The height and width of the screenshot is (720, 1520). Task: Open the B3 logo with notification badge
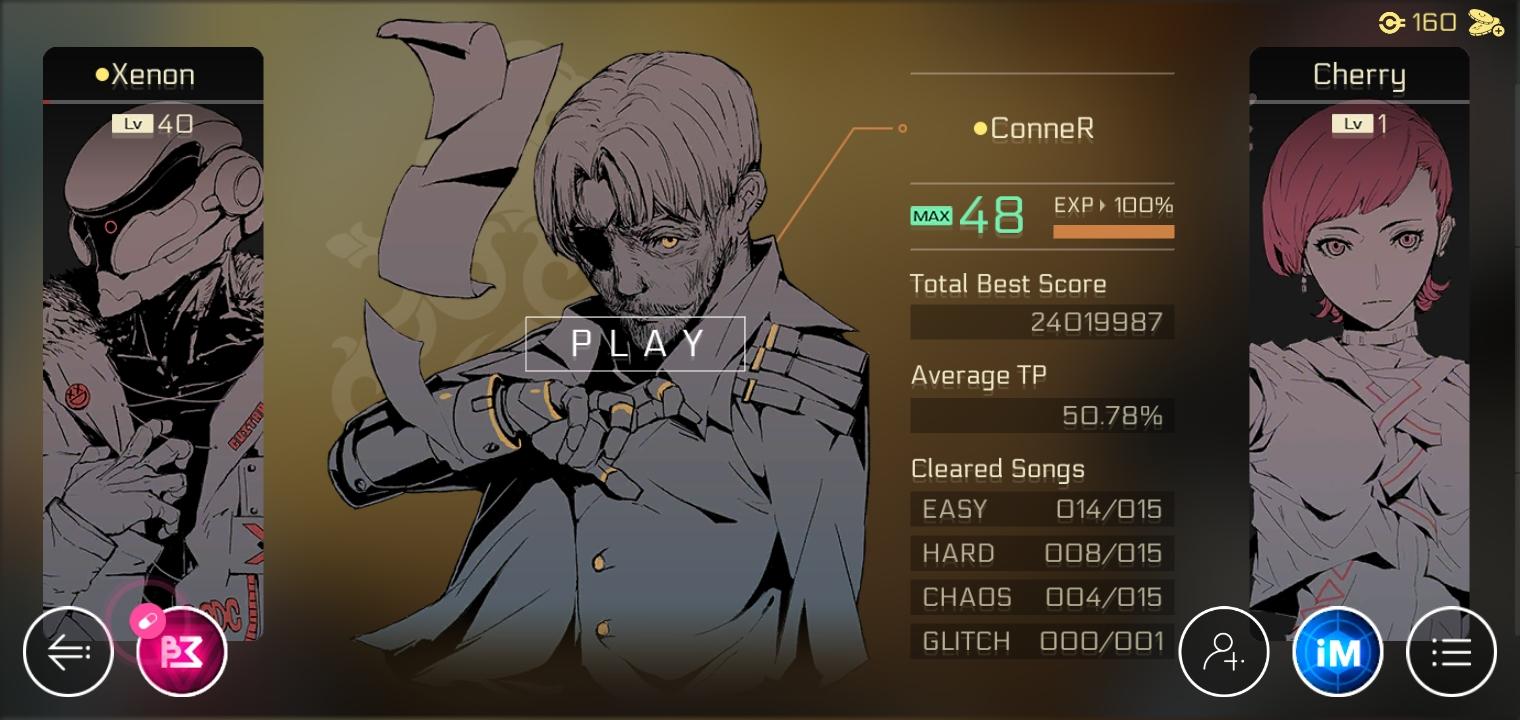[182, 651]
